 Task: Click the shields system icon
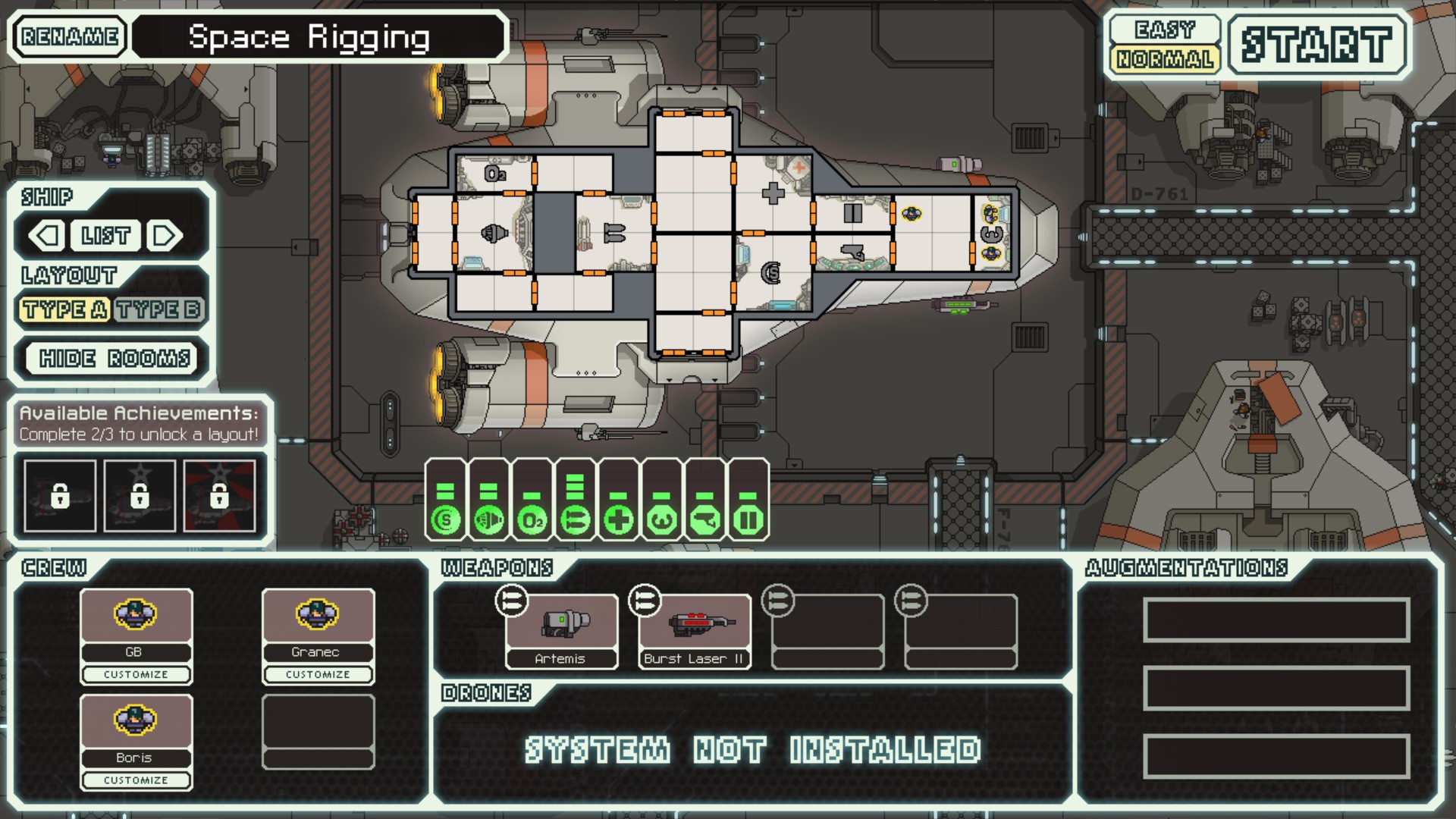[x=445, y=520]
